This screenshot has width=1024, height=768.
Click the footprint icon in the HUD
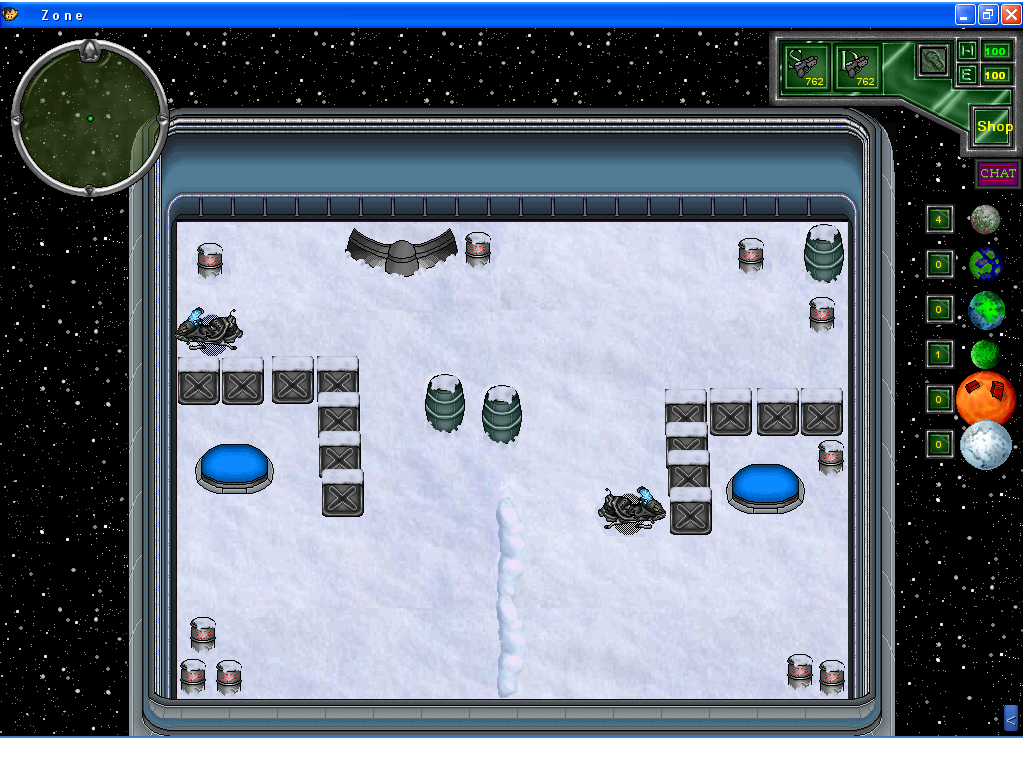pos(933,59)
